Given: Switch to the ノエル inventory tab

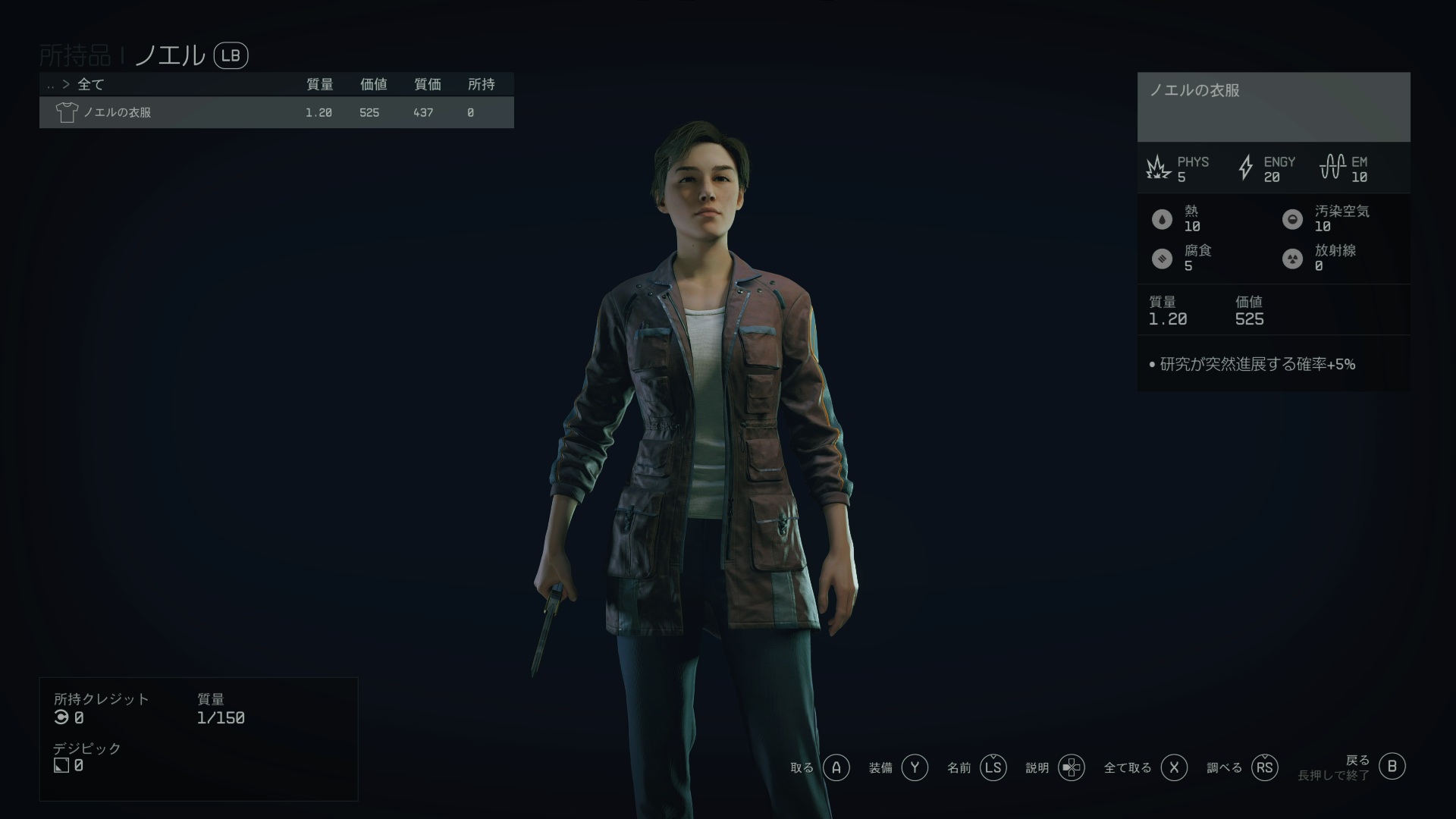Looking at the screenshot, I should click(170, 55).
